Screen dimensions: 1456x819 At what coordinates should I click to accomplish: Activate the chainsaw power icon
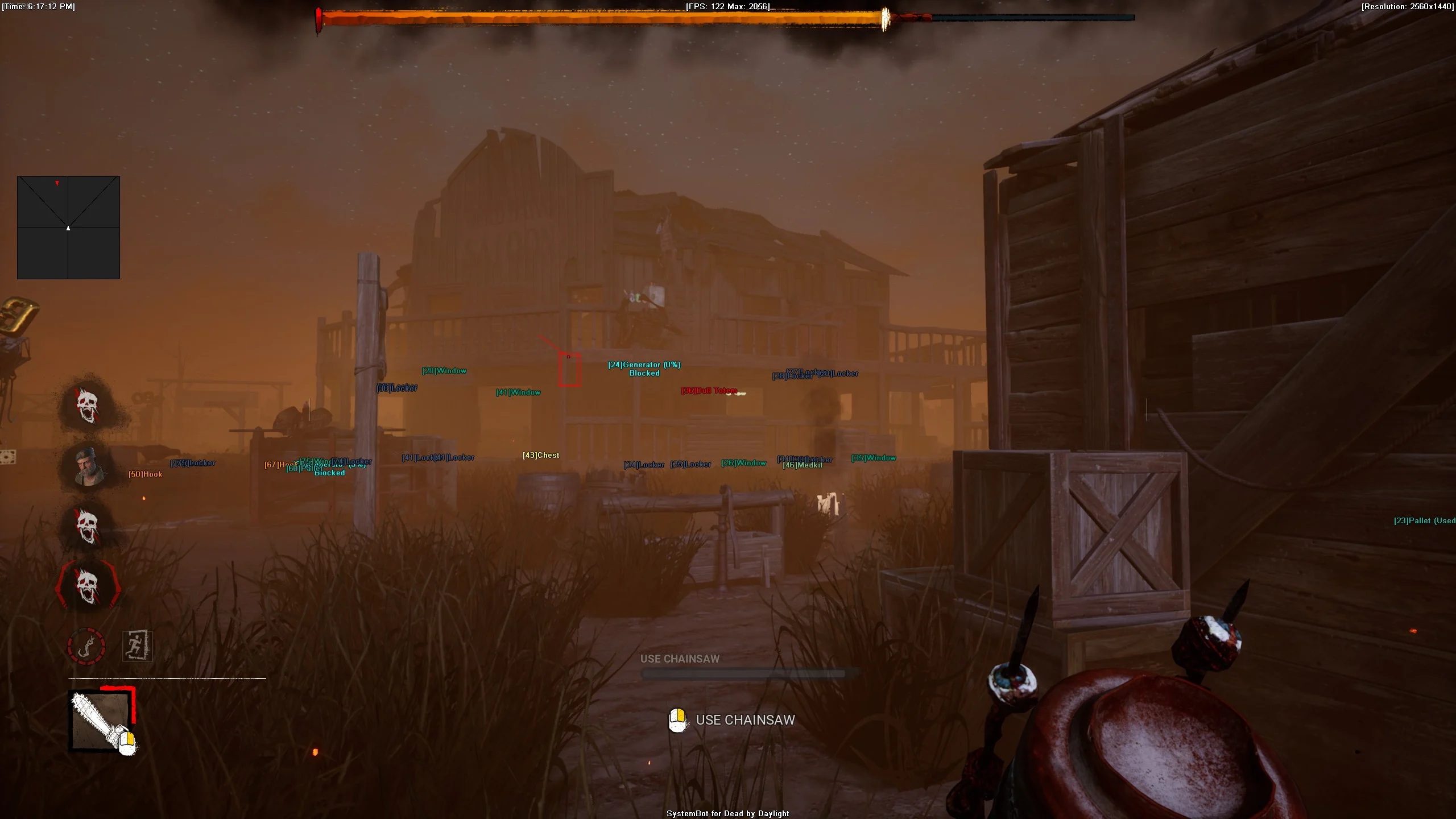point(101,721)
